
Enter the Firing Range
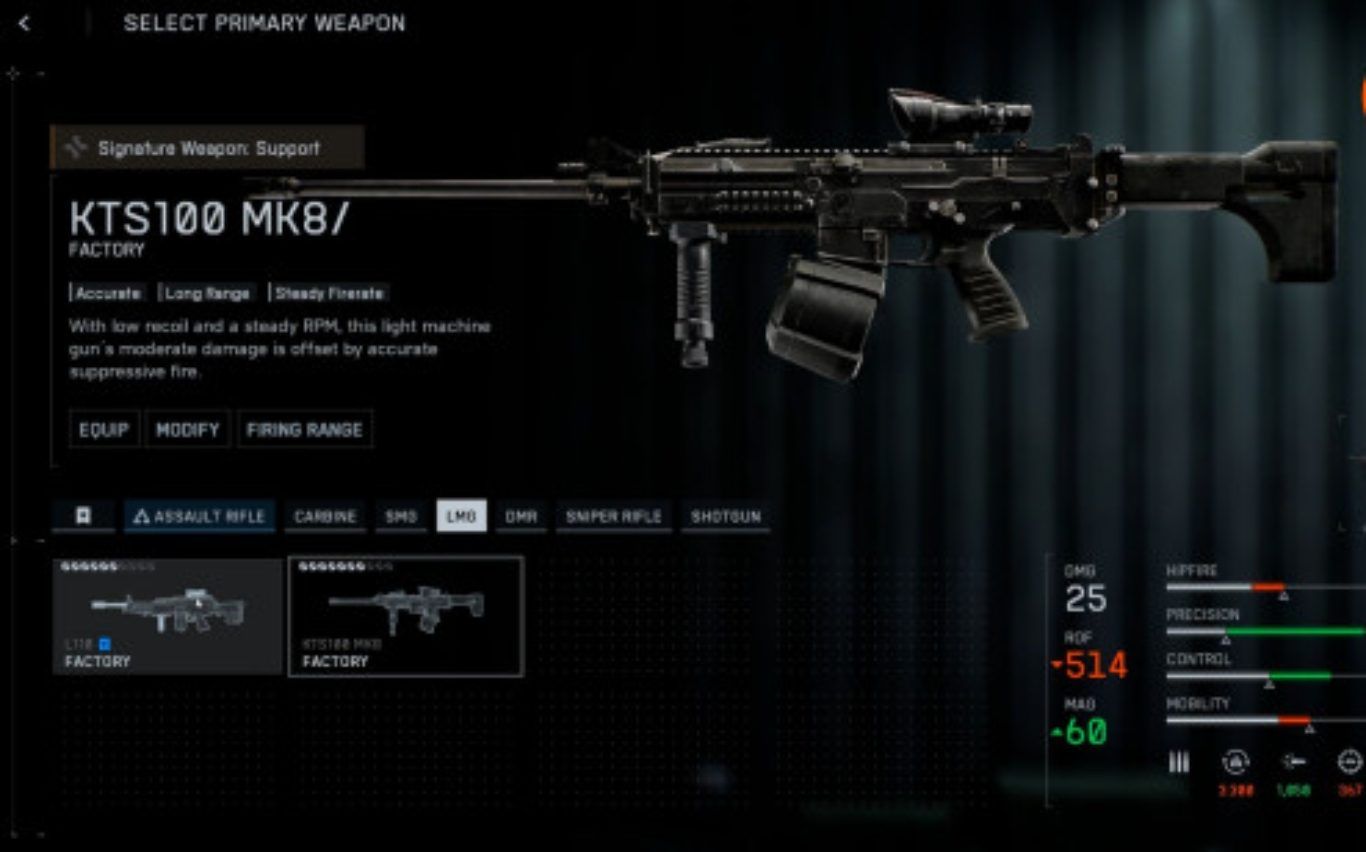coord(304,429)
